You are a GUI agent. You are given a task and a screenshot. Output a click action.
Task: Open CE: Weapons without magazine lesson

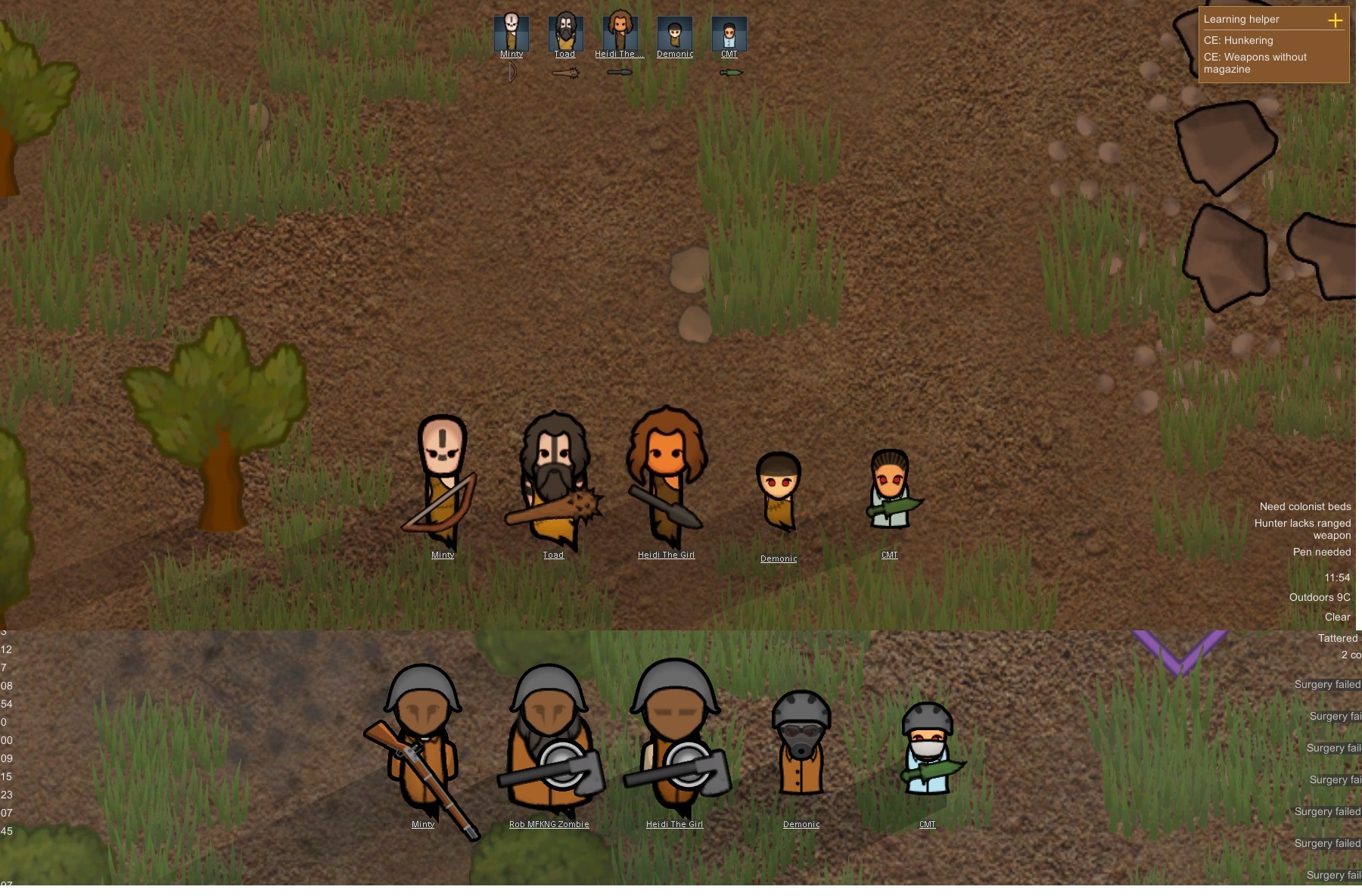1255,63
